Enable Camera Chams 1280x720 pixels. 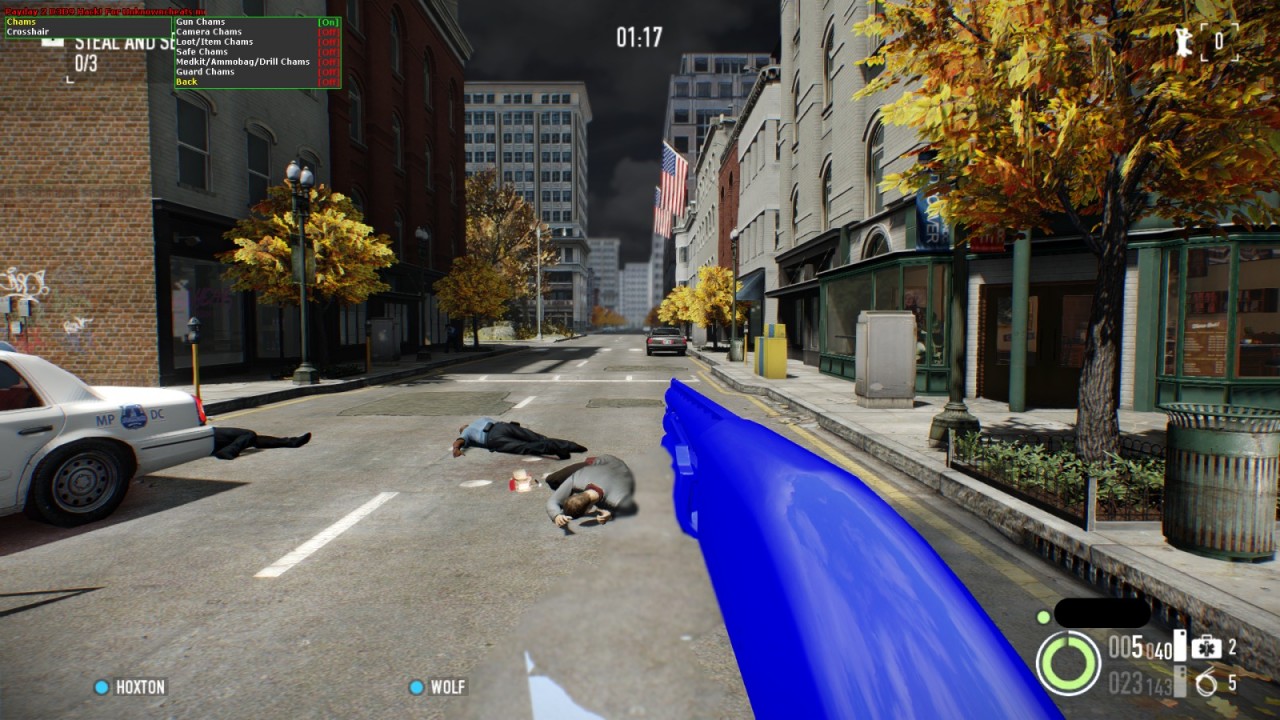pyautogui.click(x=209, y=32)
